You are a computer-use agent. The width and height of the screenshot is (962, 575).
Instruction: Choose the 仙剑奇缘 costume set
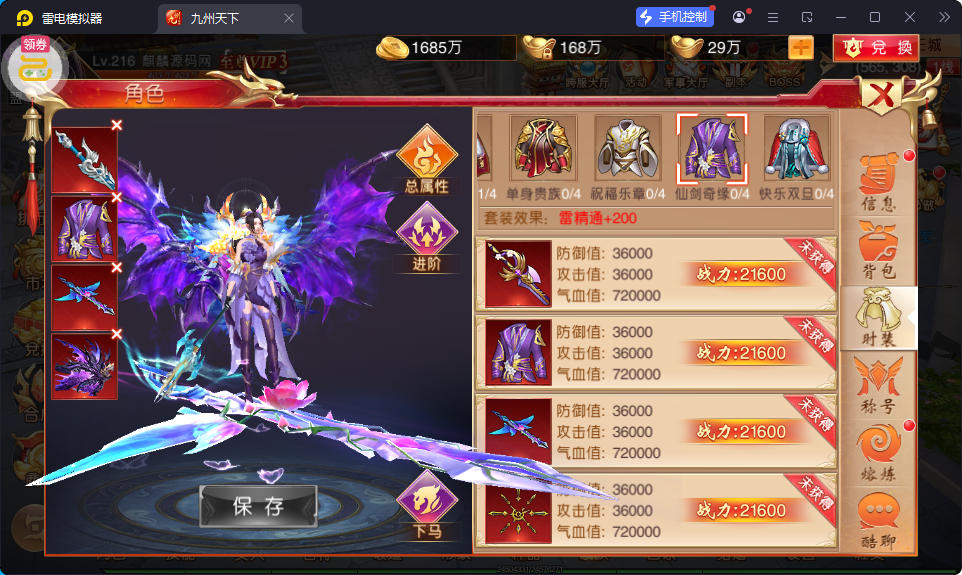point(712,150)
